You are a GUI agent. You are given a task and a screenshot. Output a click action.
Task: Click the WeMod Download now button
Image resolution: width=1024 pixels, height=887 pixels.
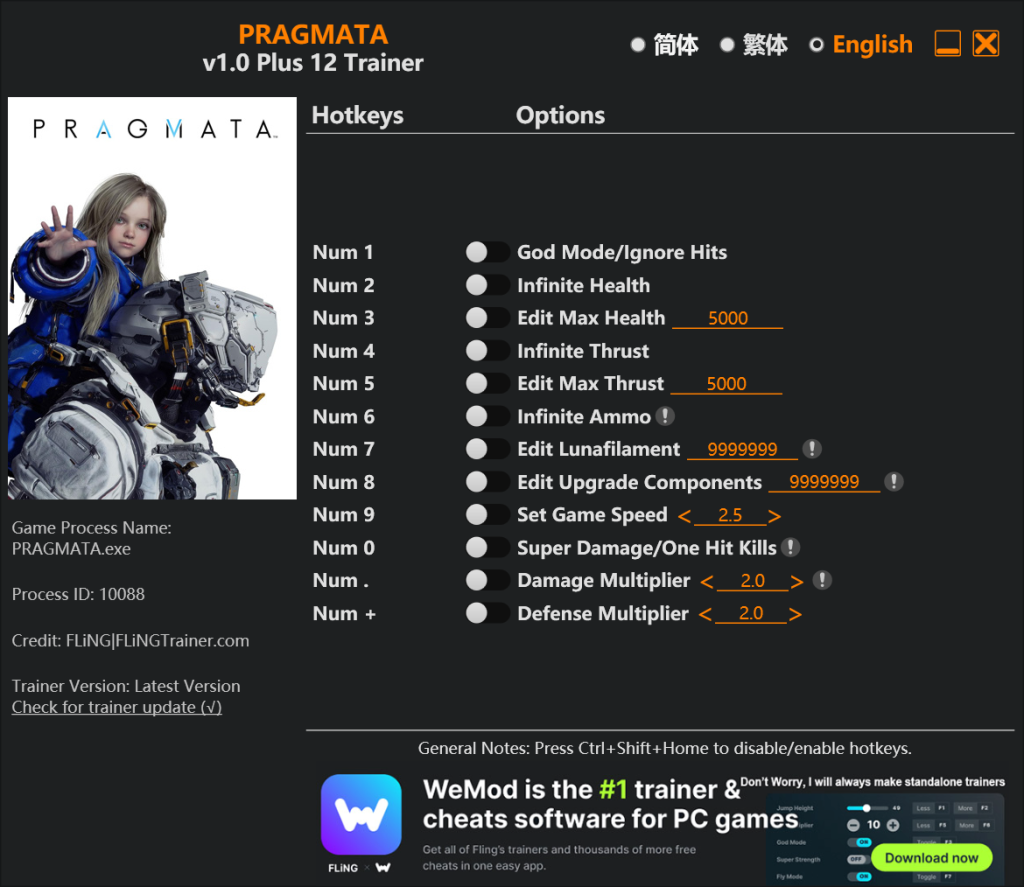coord(931,857)
